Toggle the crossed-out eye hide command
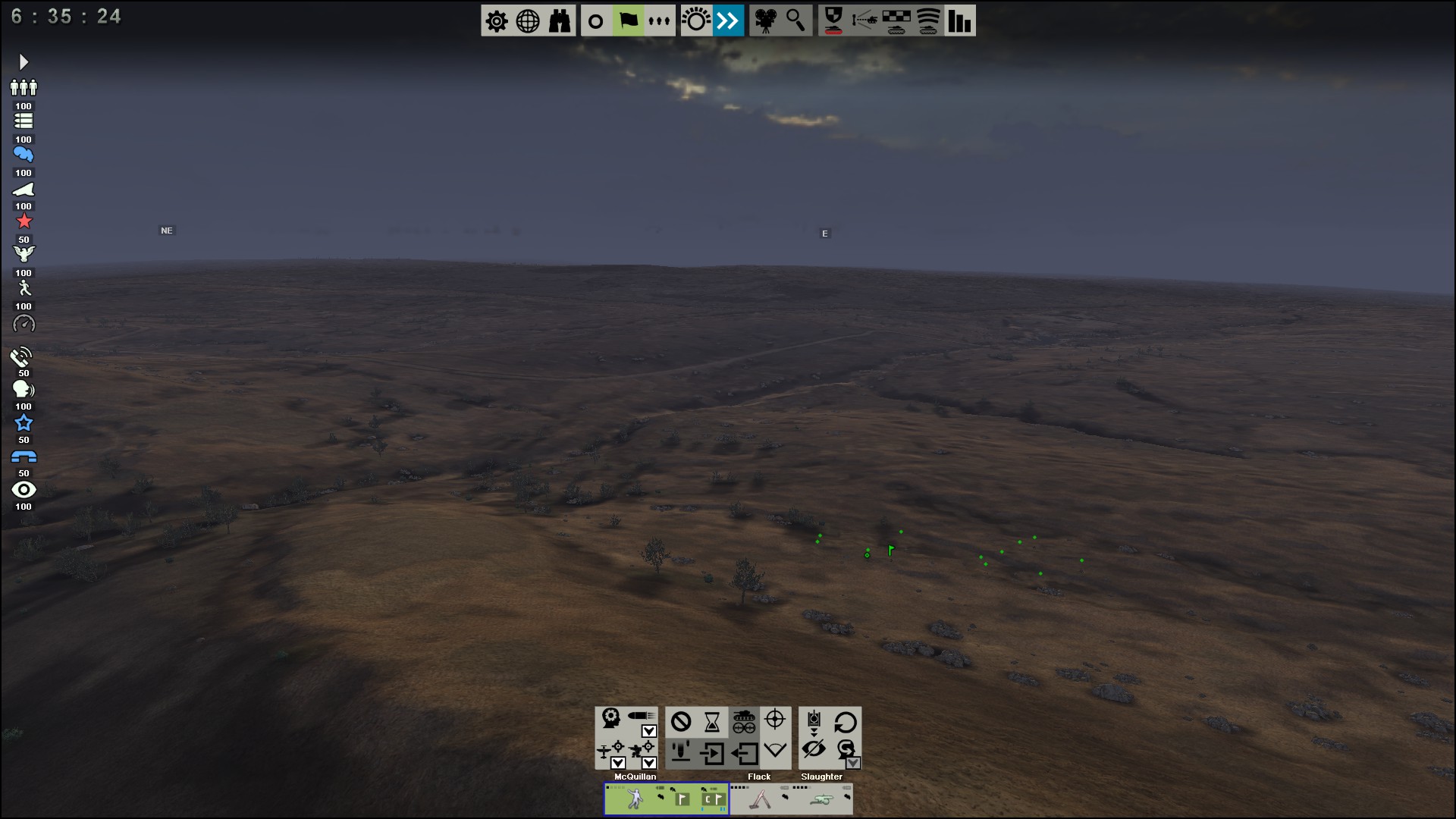Screen dimensions: 1456x819 click(814, 750)
